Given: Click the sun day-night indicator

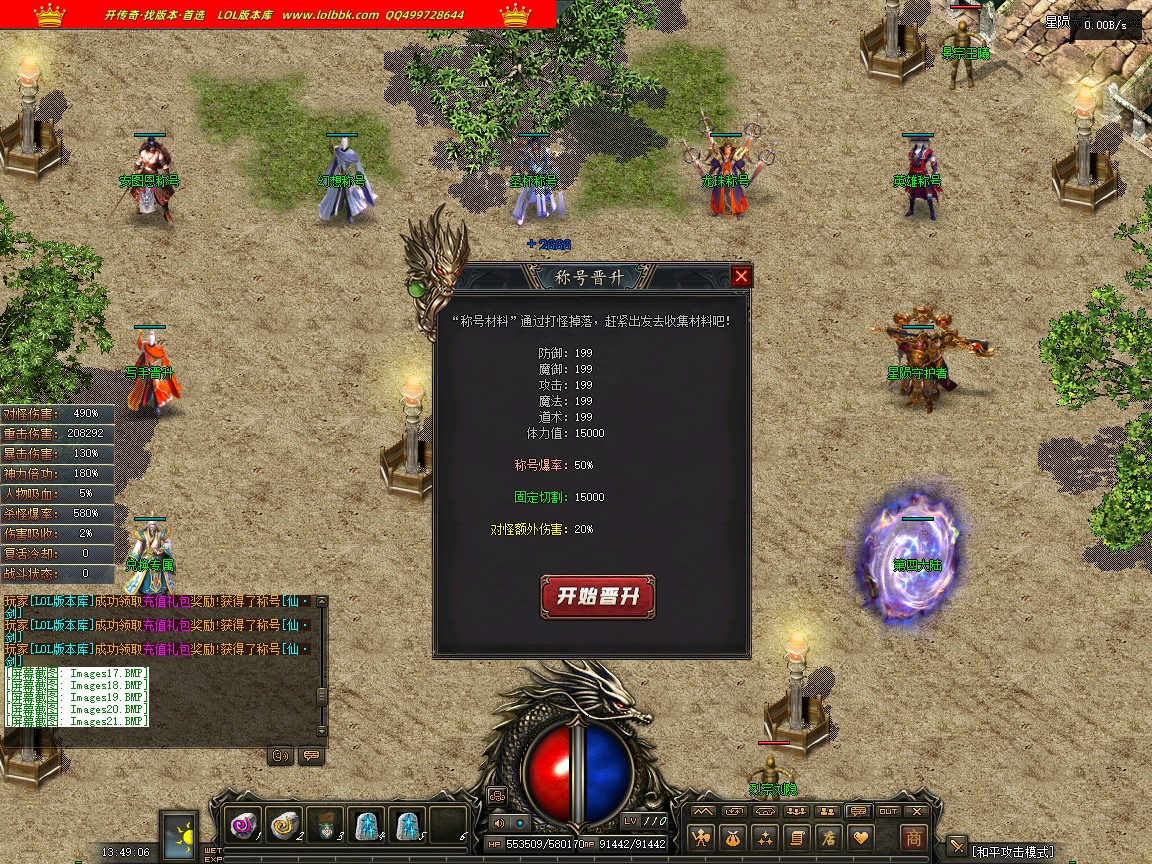Looking at the screenshot, I should tap(180, 834).
